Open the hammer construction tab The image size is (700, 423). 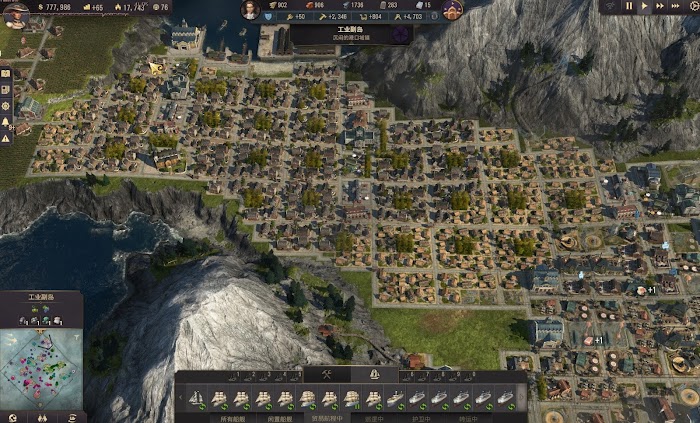coord(328,375)
